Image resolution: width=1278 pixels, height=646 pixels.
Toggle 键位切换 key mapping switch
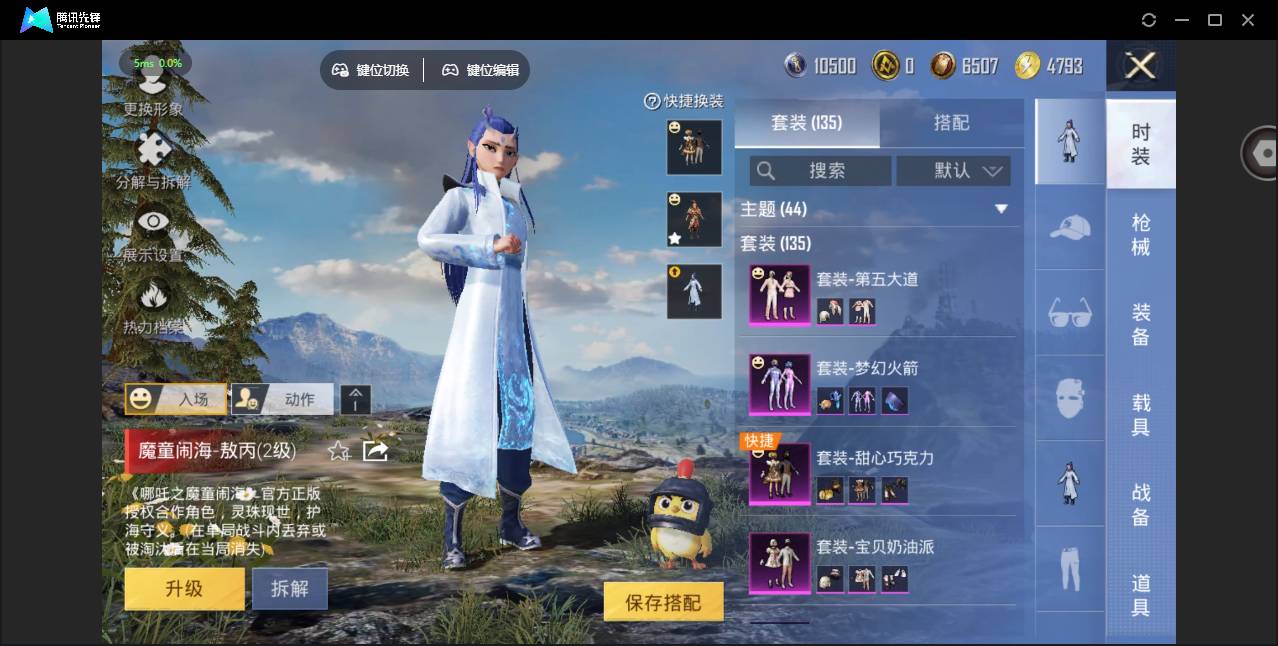point(371,70)
